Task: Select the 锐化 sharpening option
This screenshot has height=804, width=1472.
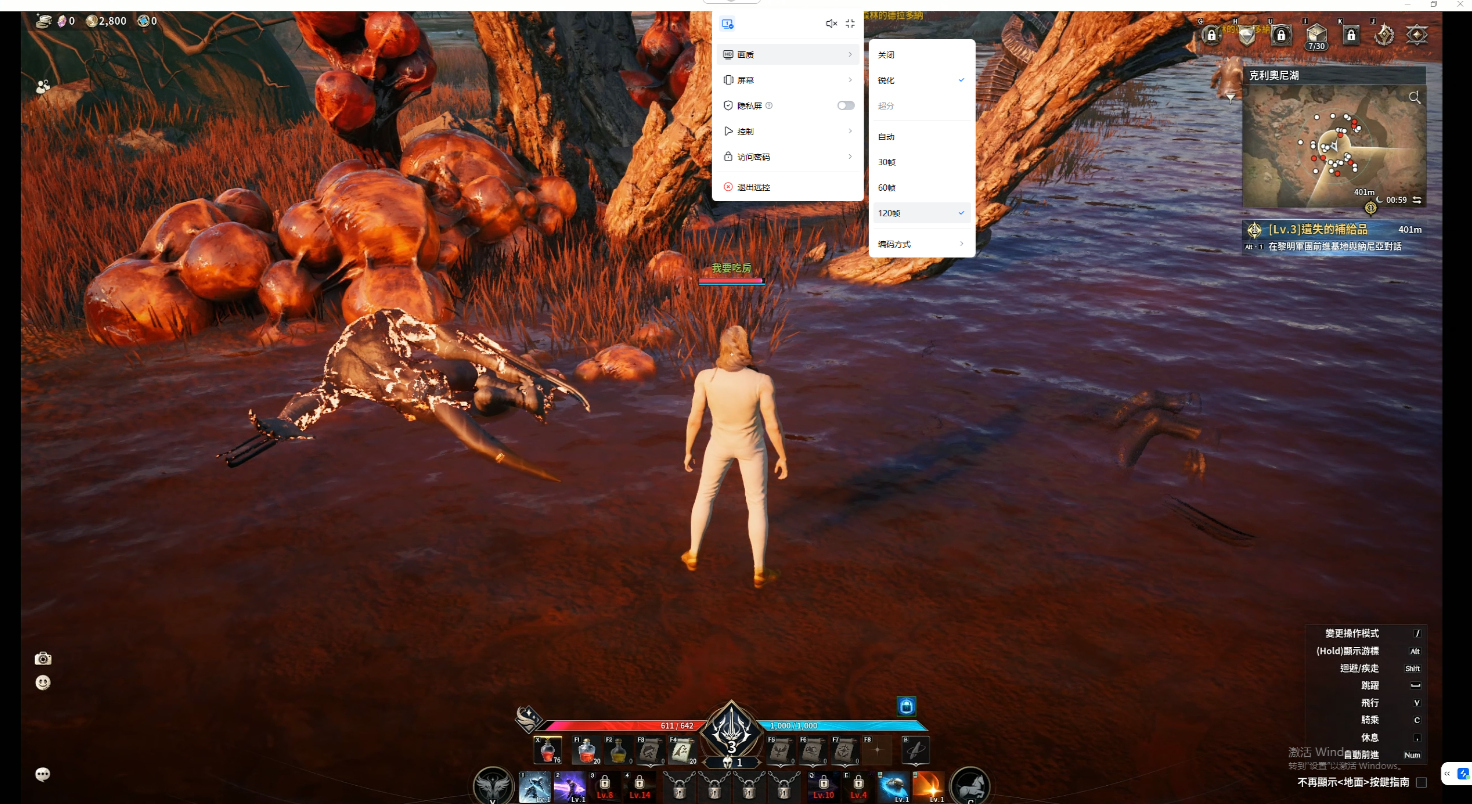Action: coord(921,80)
